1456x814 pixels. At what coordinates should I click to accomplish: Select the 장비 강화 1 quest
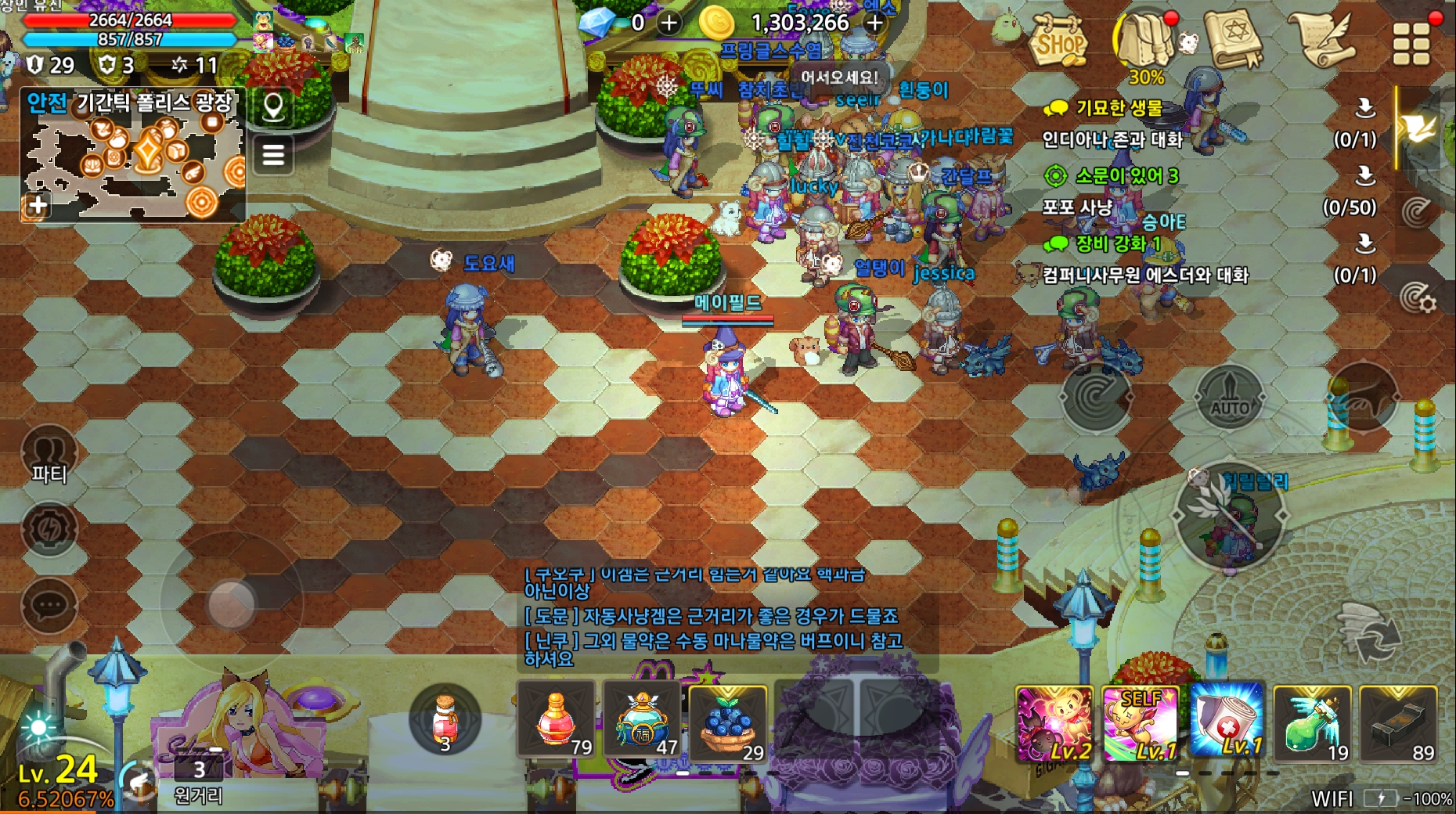(1118, 243)
